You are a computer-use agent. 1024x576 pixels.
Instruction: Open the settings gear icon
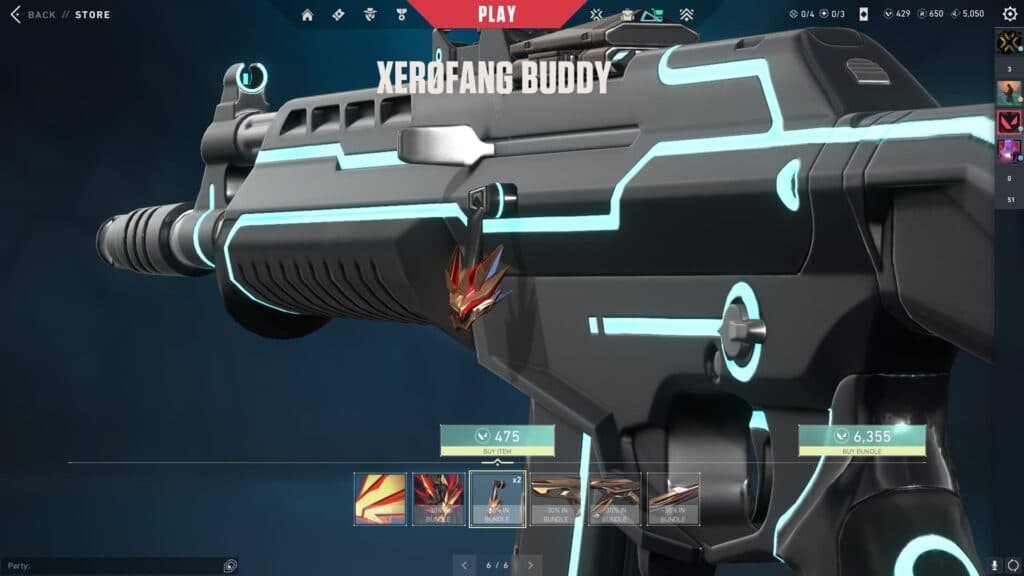point(1009,14)
